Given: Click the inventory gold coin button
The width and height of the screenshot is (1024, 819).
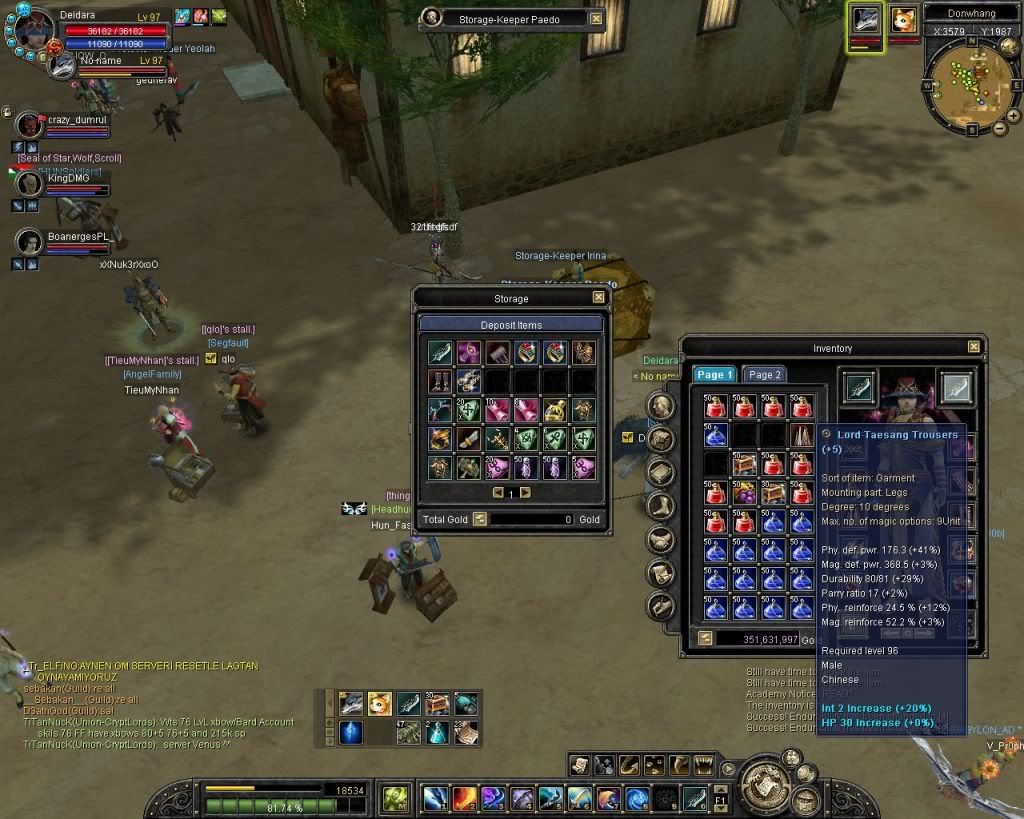Looking at the screenshot, I should [x=704, y=638].
